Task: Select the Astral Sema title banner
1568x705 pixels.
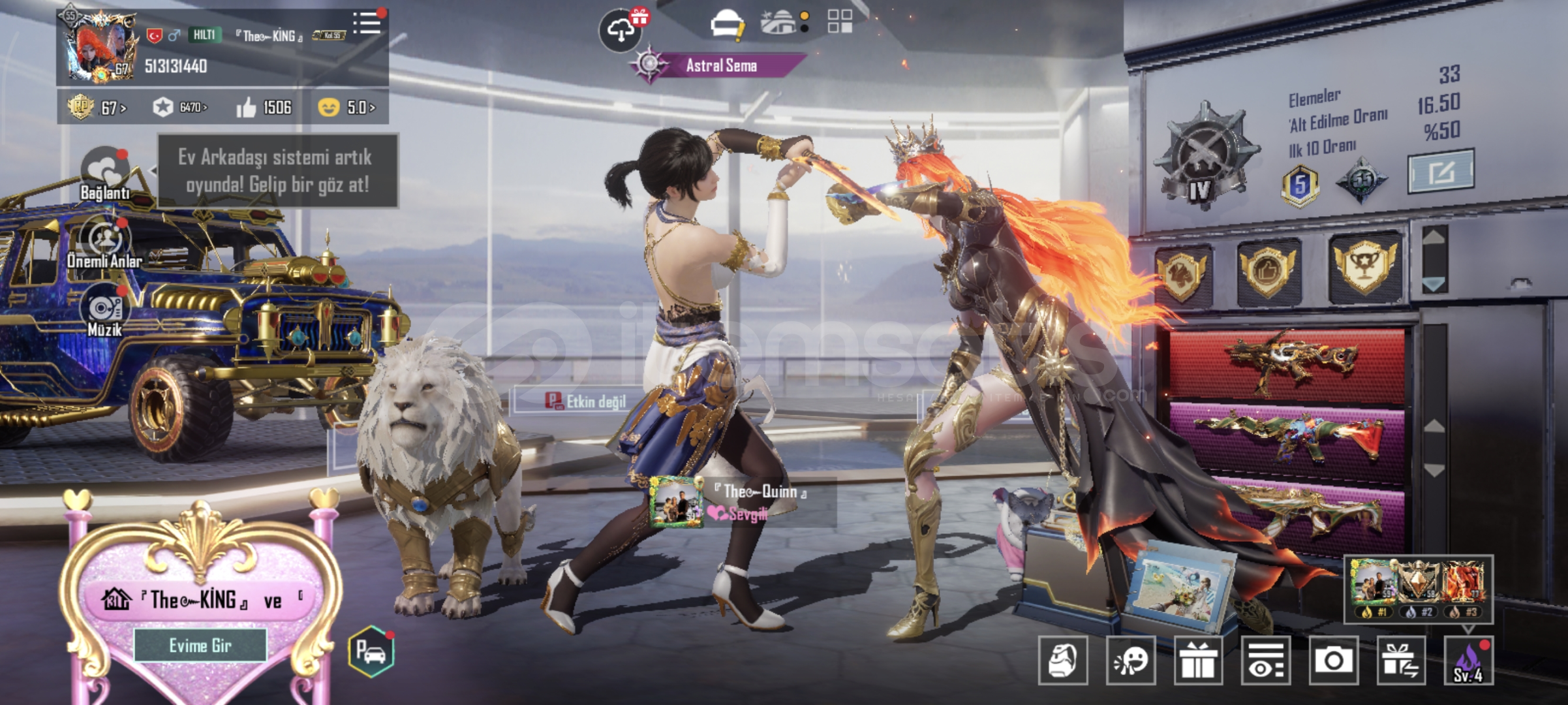Action: point(720,65)
